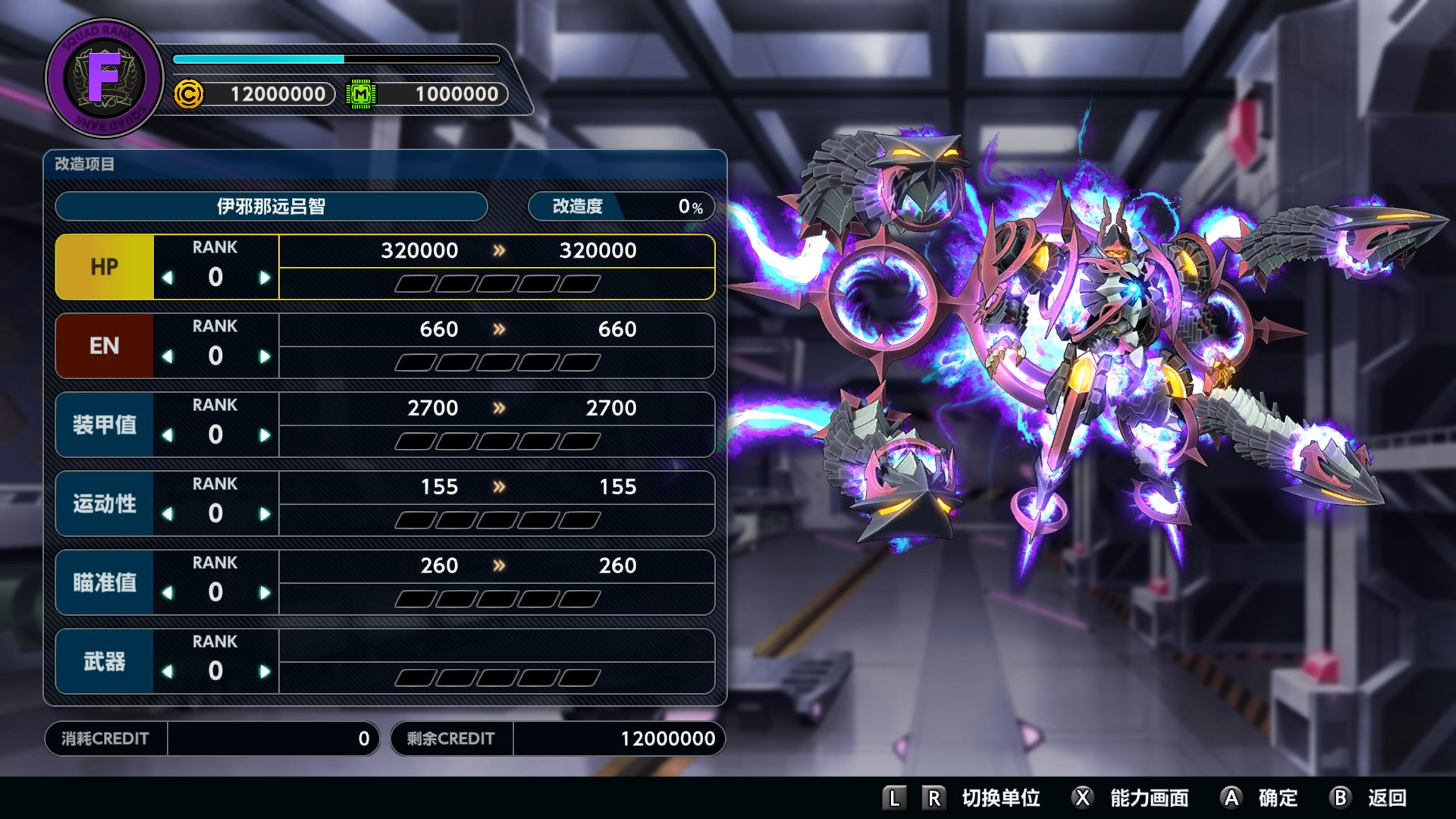The width and height of the screenshot is (1456, 819).
Task: Decrease HP rank with left arrow
Action: pyautogui.click(x=168, y=278)
